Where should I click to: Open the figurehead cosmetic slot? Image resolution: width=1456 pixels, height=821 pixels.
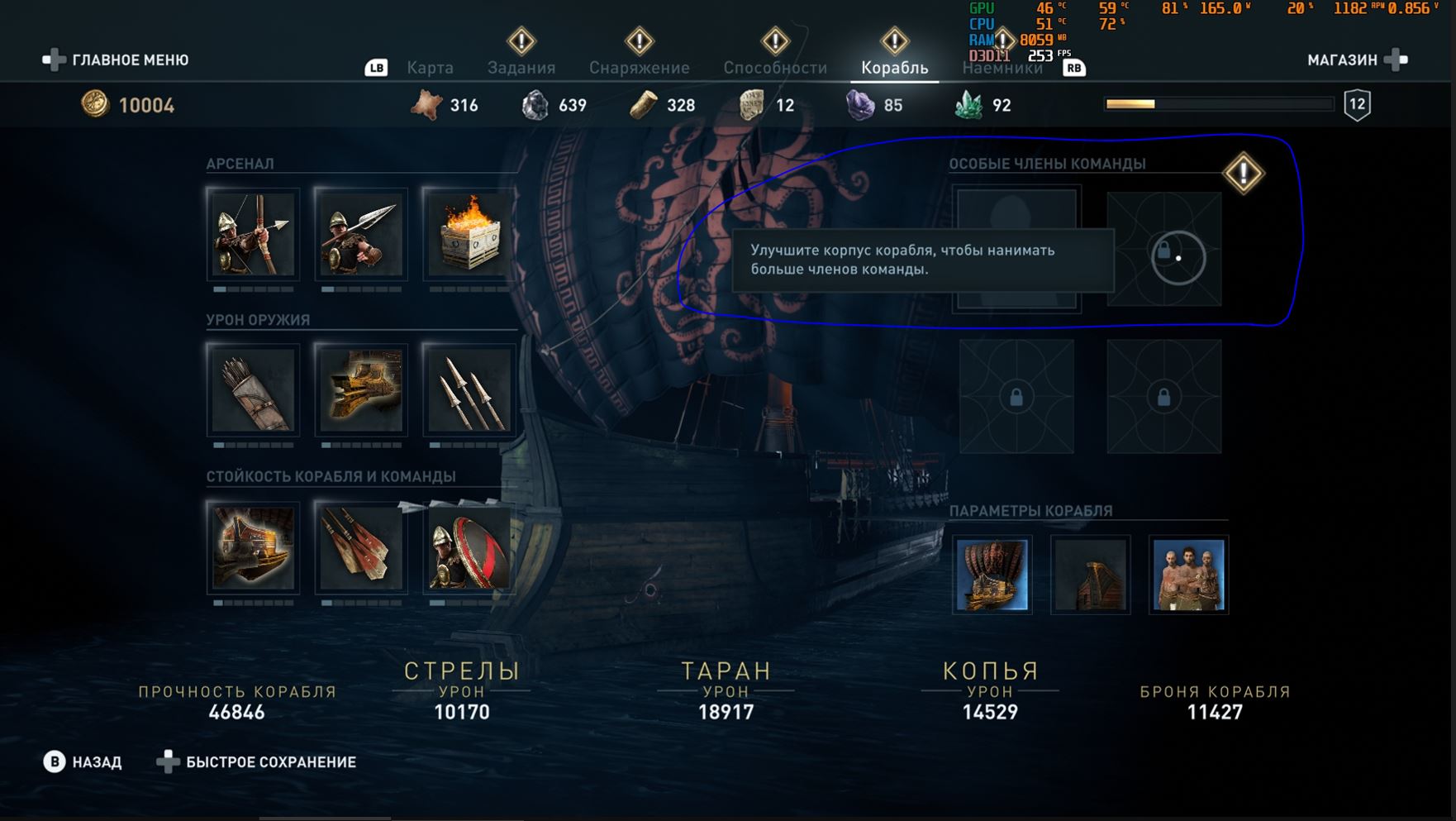coord(1090,575)
